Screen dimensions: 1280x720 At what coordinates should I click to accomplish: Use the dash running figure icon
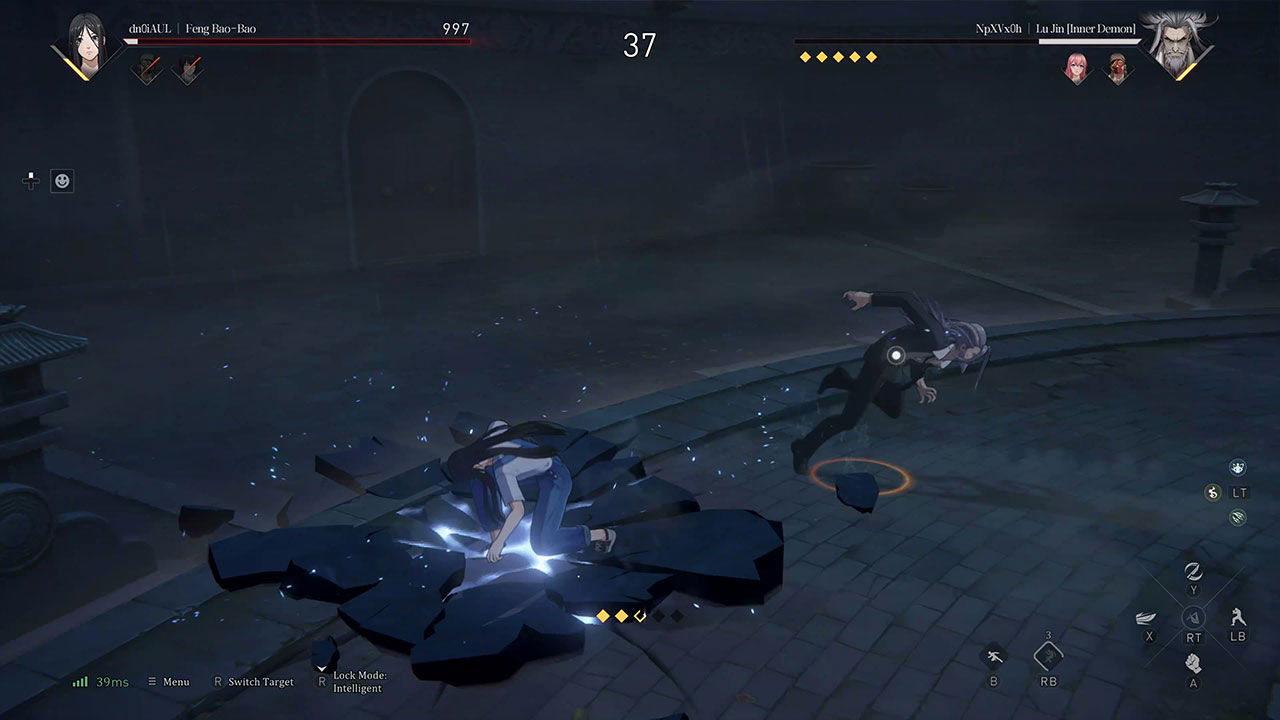[994, 656]
